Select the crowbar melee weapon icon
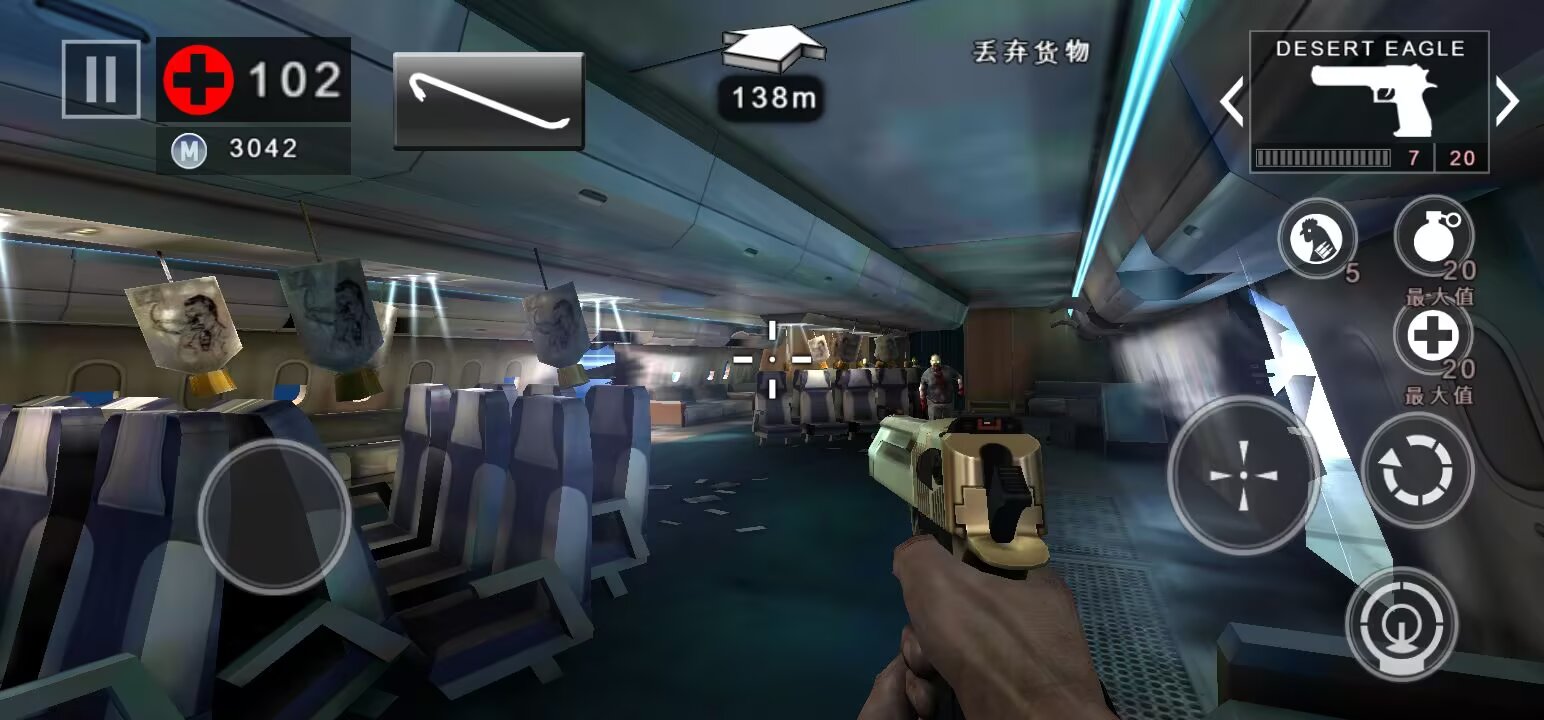 (x=489, y=100)
